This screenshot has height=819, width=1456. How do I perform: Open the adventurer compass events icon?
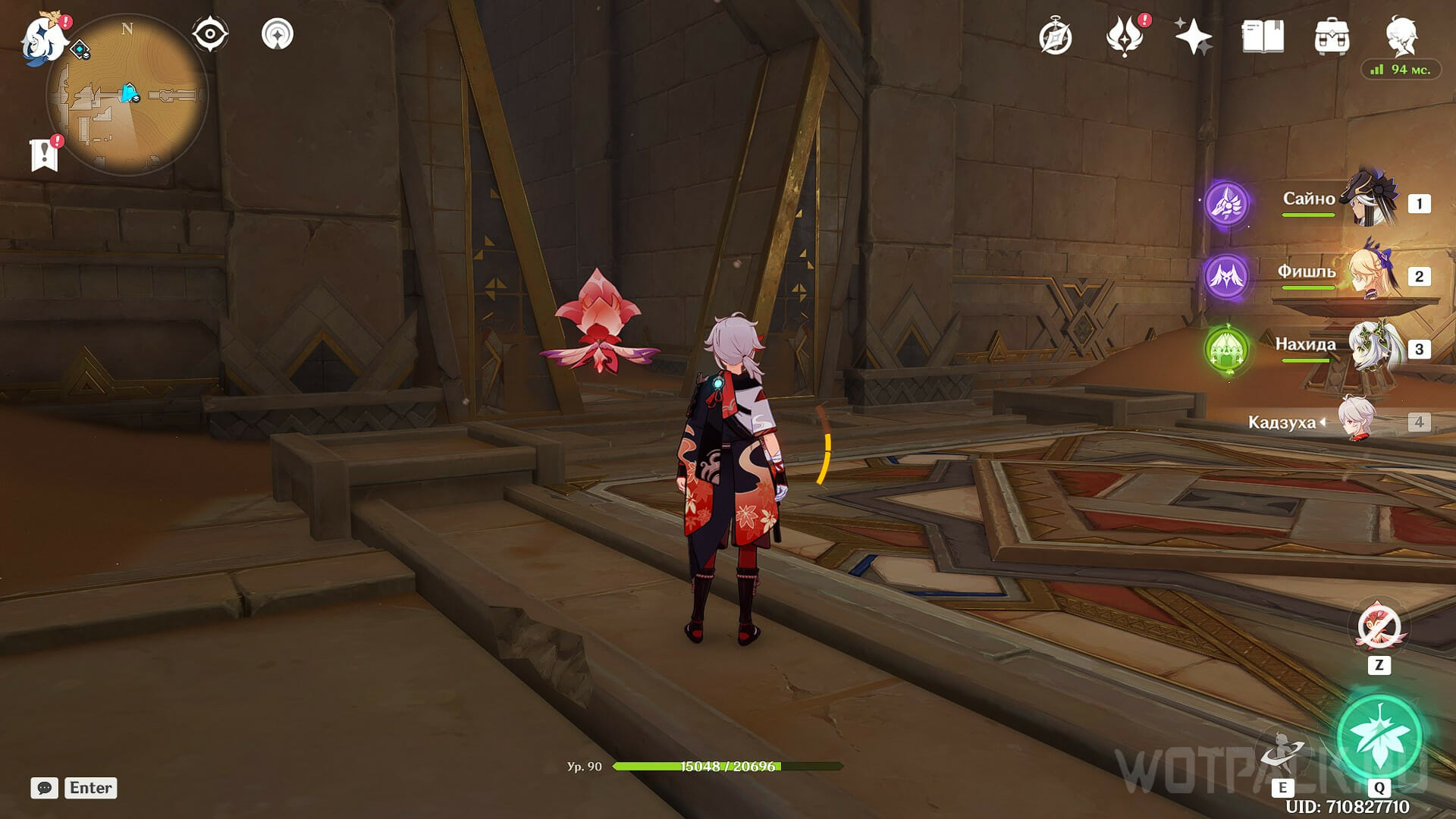coord(1055,37)
